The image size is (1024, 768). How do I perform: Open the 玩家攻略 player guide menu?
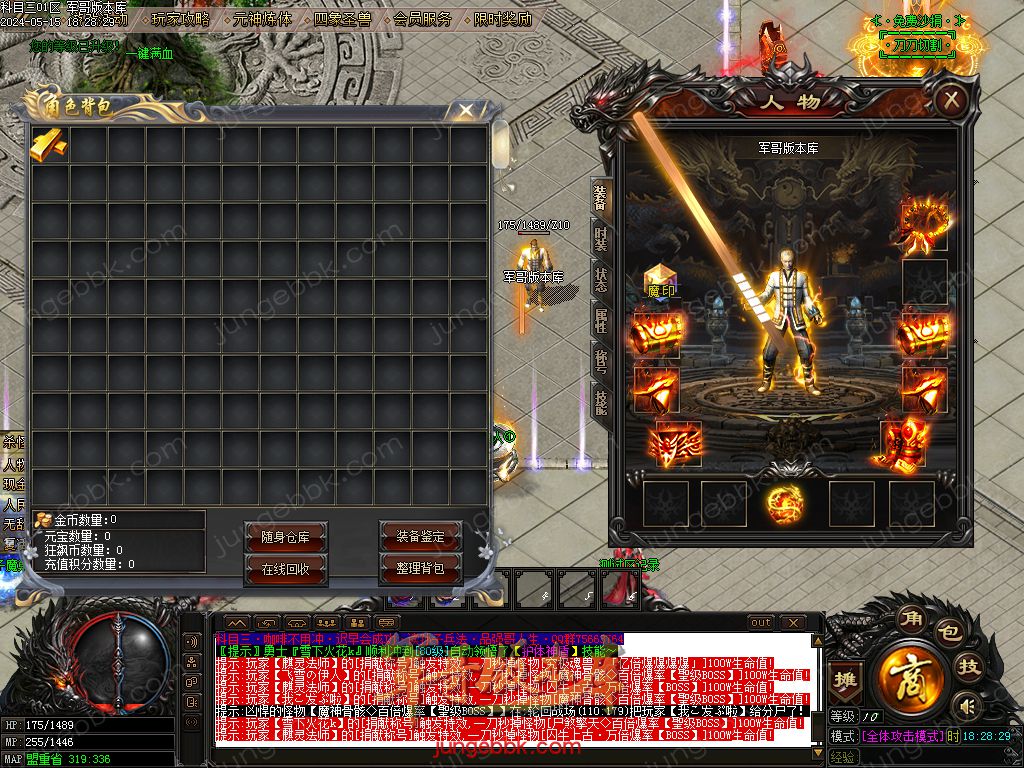pos(181,19)
